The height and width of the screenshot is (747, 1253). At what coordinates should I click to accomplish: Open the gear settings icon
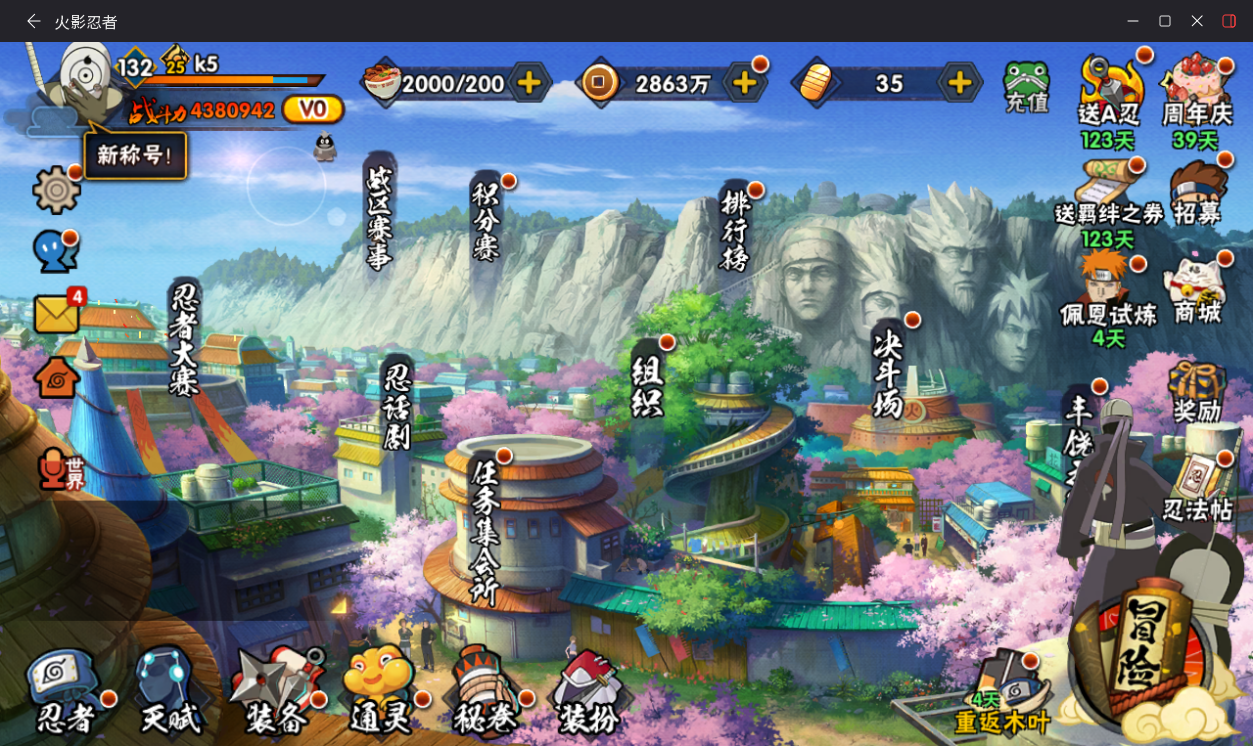tap(56, 189)
